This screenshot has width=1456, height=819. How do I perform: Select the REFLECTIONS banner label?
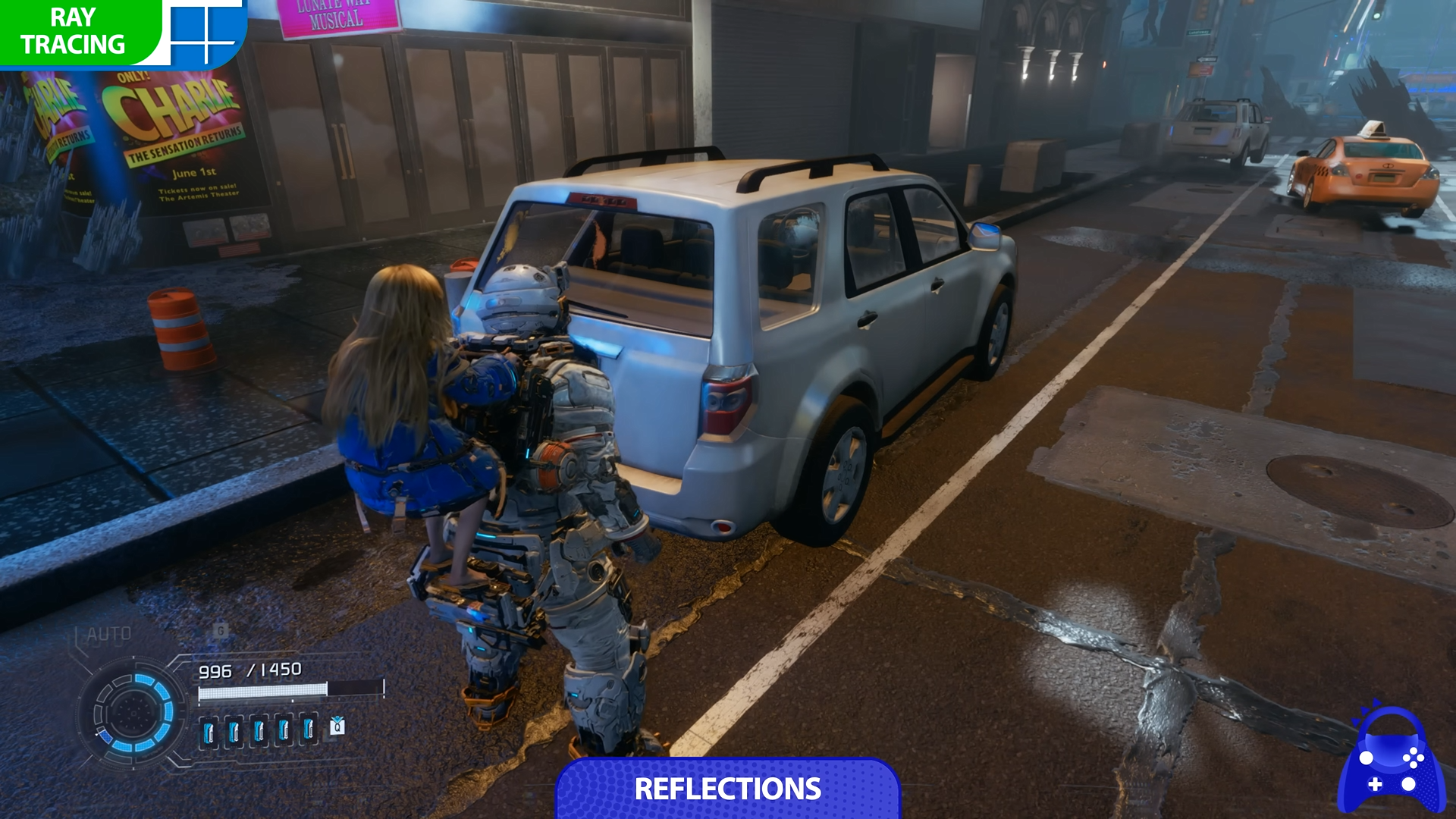click(x=727, y=789)
